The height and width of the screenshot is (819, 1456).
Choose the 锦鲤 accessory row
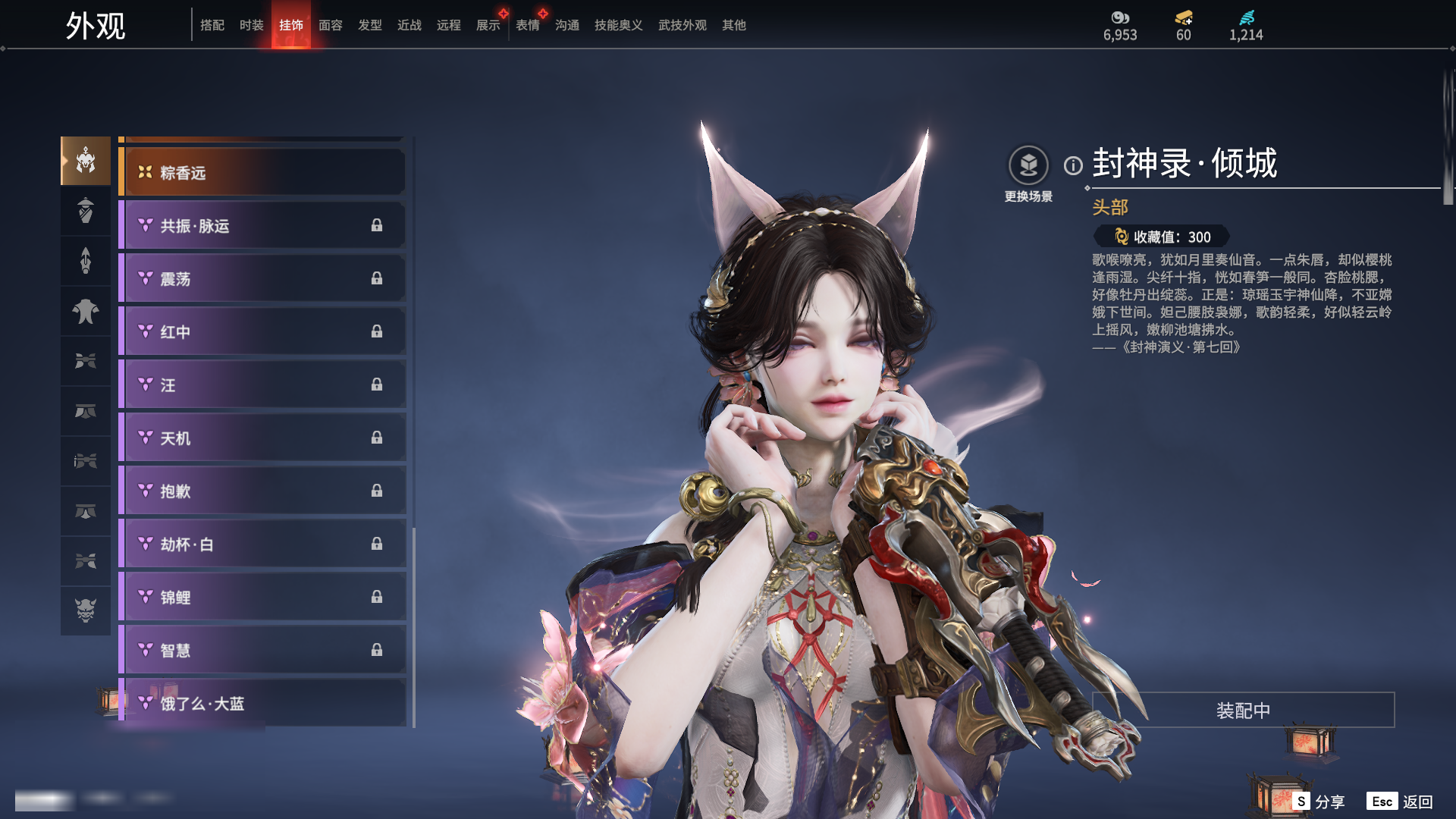point(262,598)
